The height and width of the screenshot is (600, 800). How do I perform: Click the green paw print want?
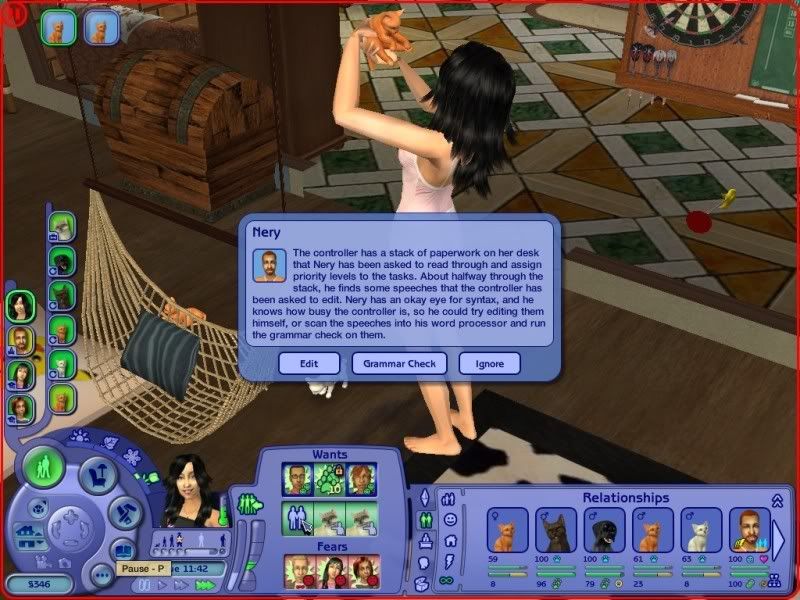(327, 479)
